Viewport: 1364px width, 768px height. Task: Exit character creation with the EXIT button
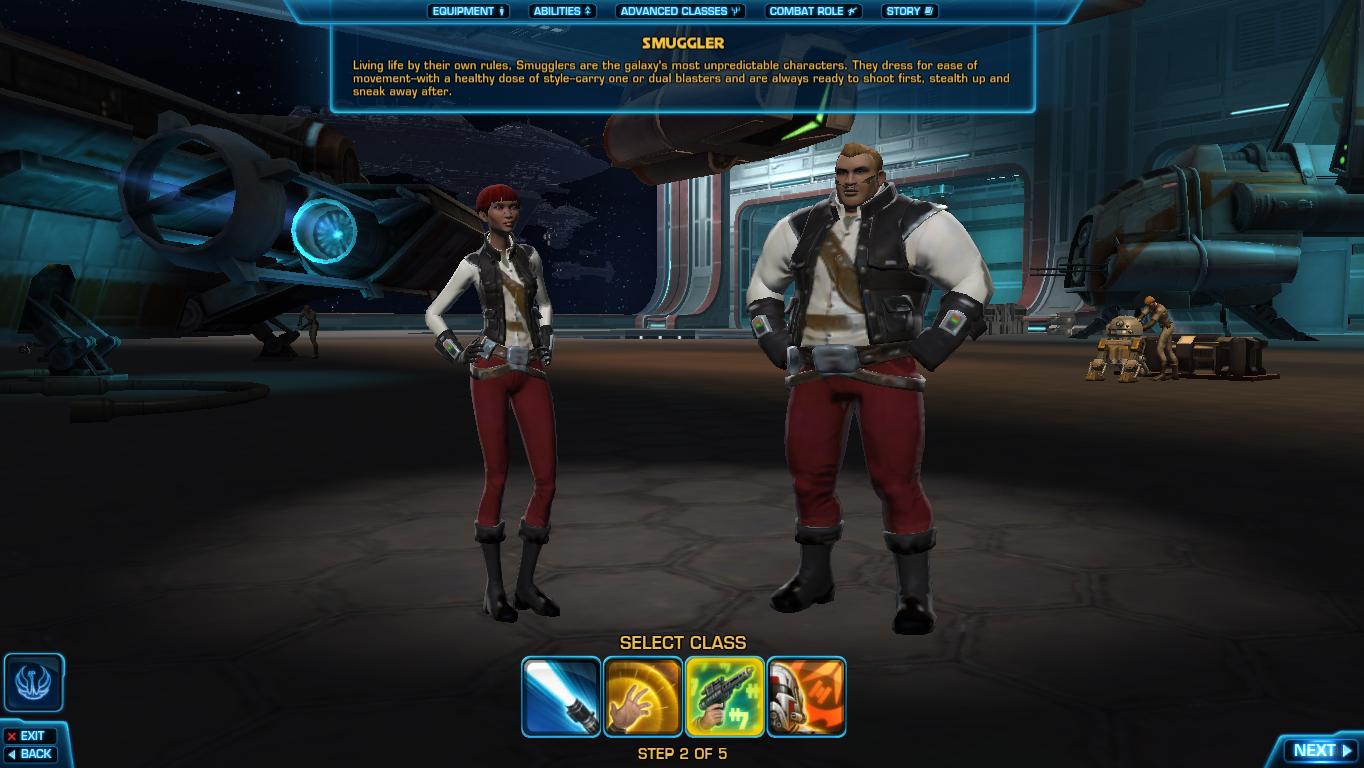[x=31, y=735]
